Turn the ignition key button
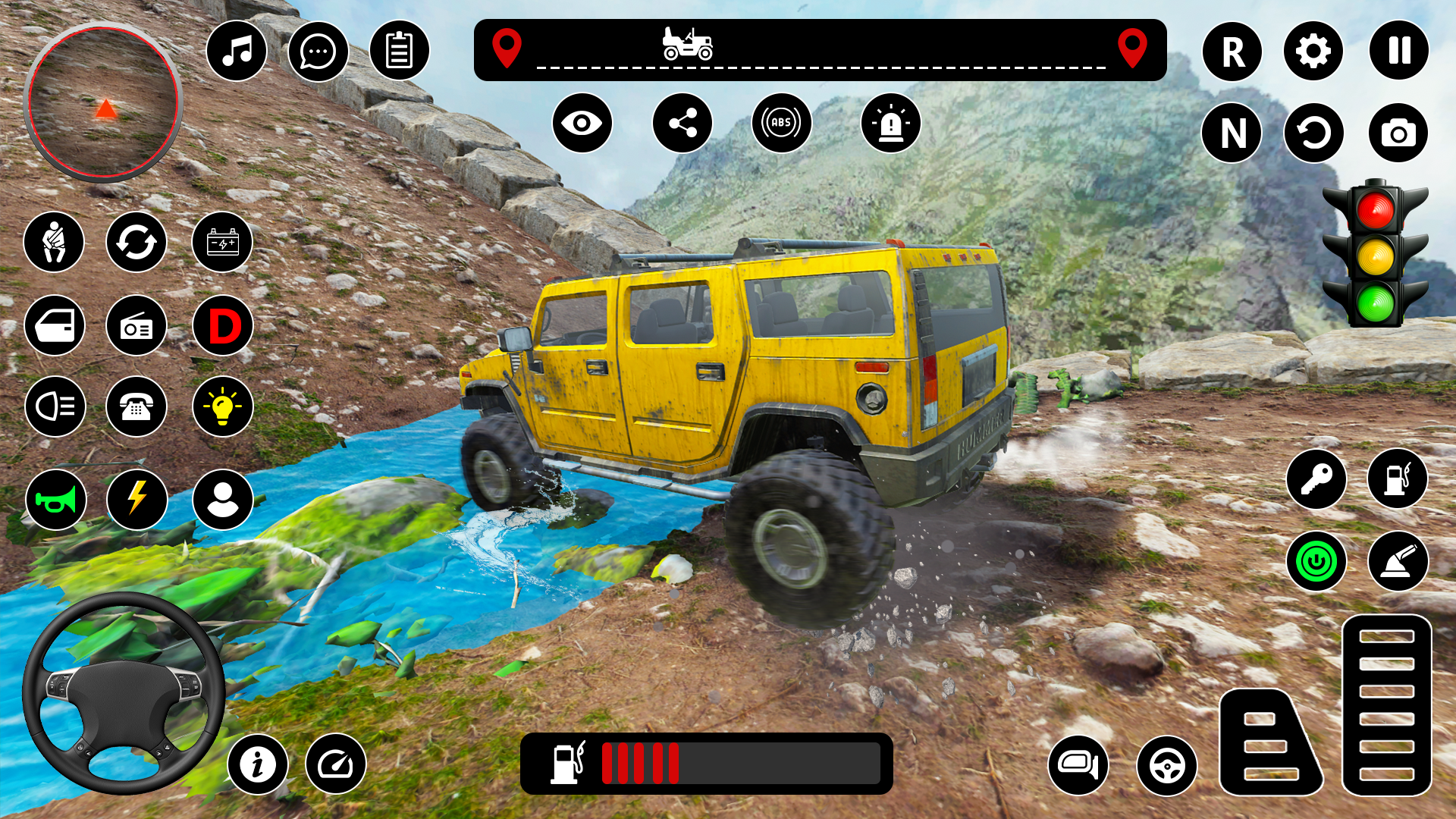1456x819 pixels. pos(1316,479)
